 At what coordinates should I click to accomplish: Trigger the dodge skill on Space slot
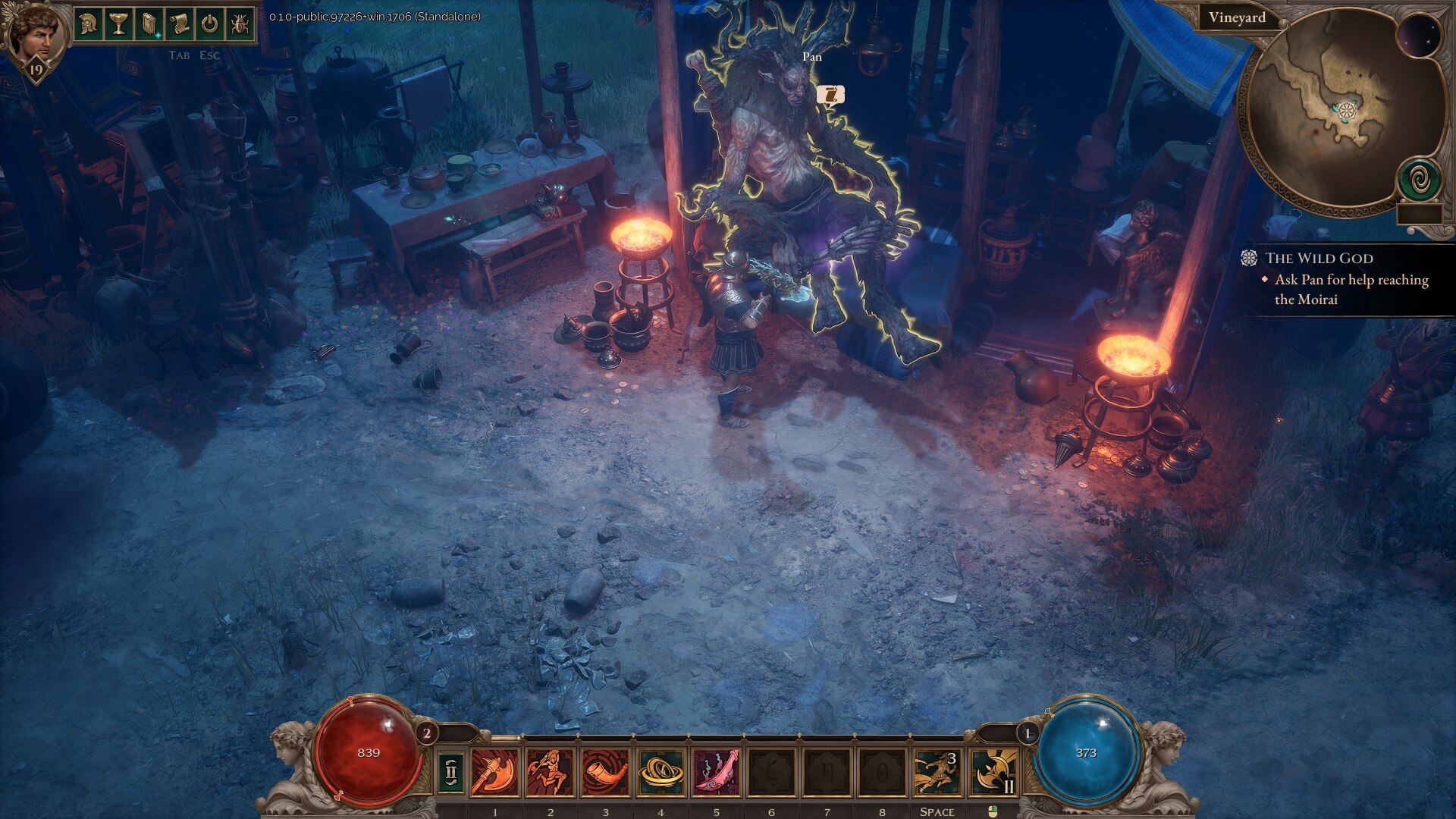[937, 773]
